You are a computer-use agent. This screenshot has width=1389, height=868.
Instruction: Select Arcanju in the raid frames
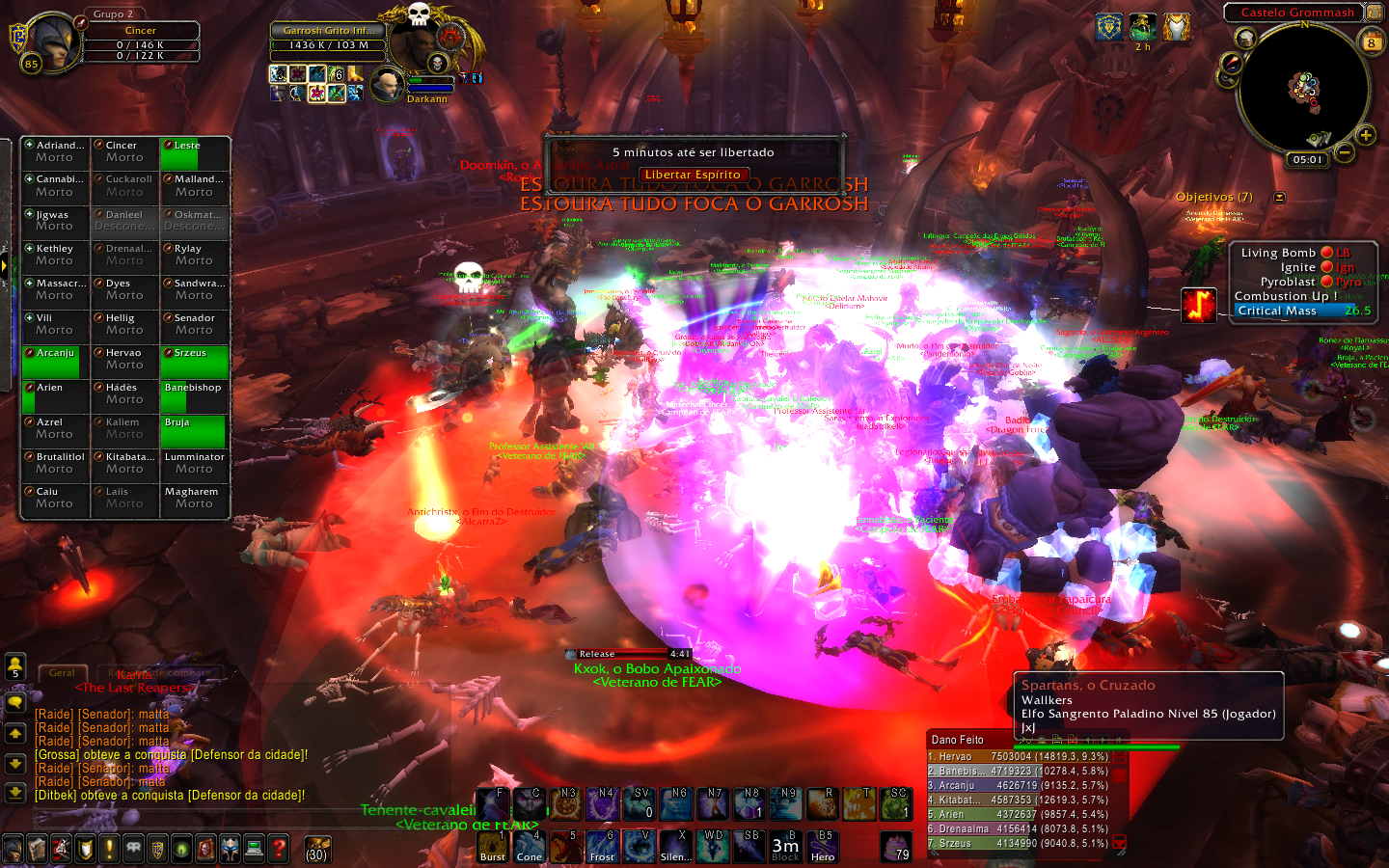[55, 361]
